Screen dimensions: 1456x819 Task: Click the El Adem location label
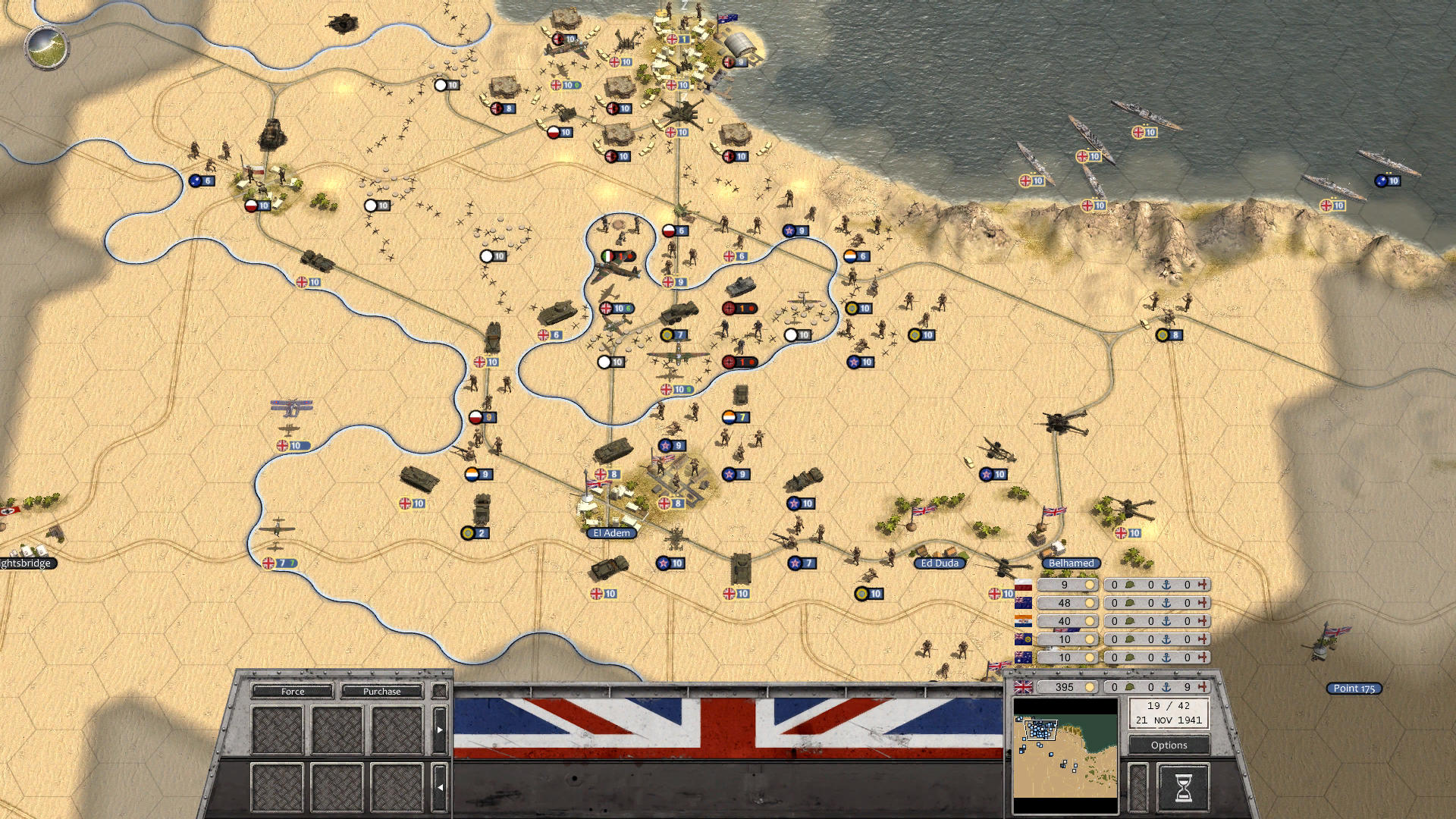coord(613,533)
